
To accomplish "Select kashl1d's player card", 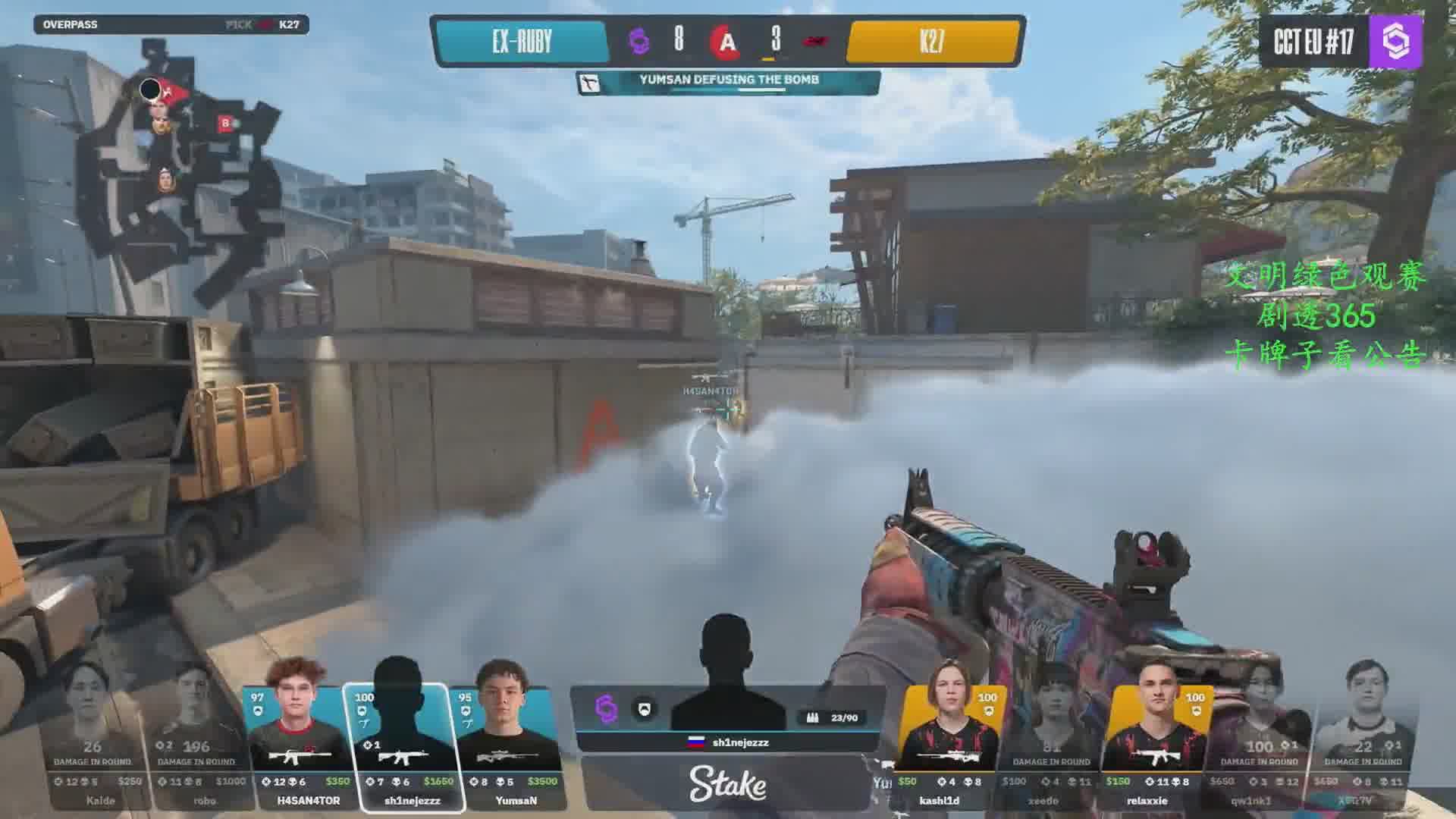I will (948, 747).
